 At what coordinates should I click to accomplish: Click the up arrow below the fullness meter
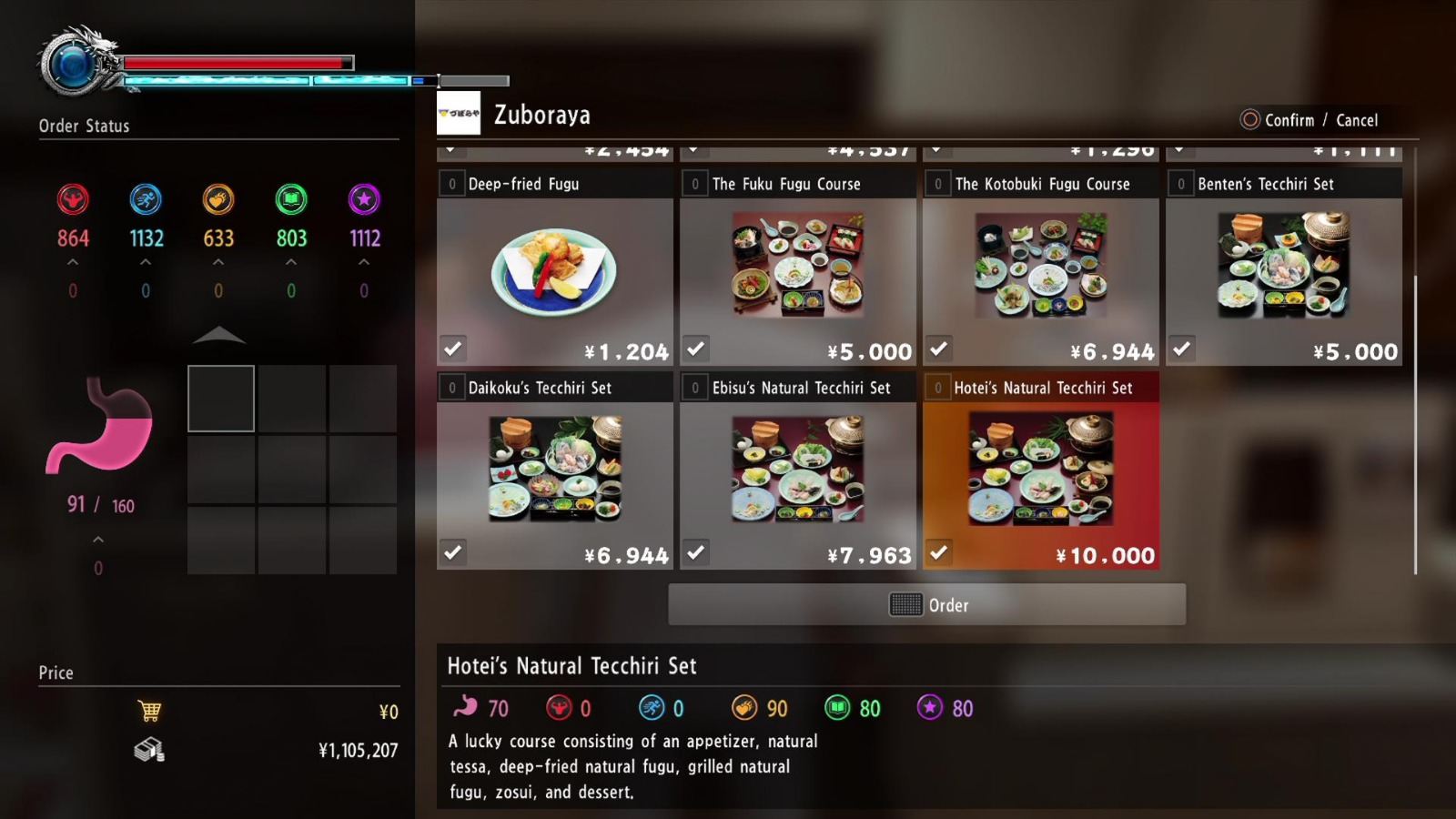tap(97, 538)
